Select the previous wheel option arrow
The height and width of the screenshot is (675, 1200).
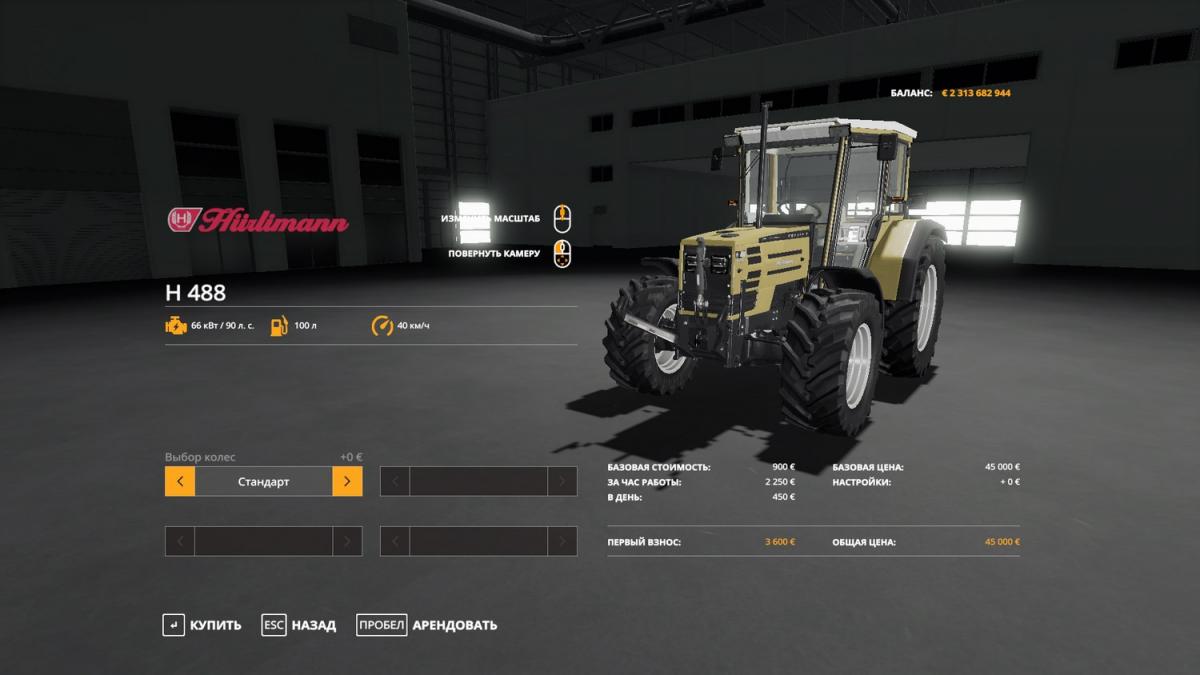coord(180,481)
